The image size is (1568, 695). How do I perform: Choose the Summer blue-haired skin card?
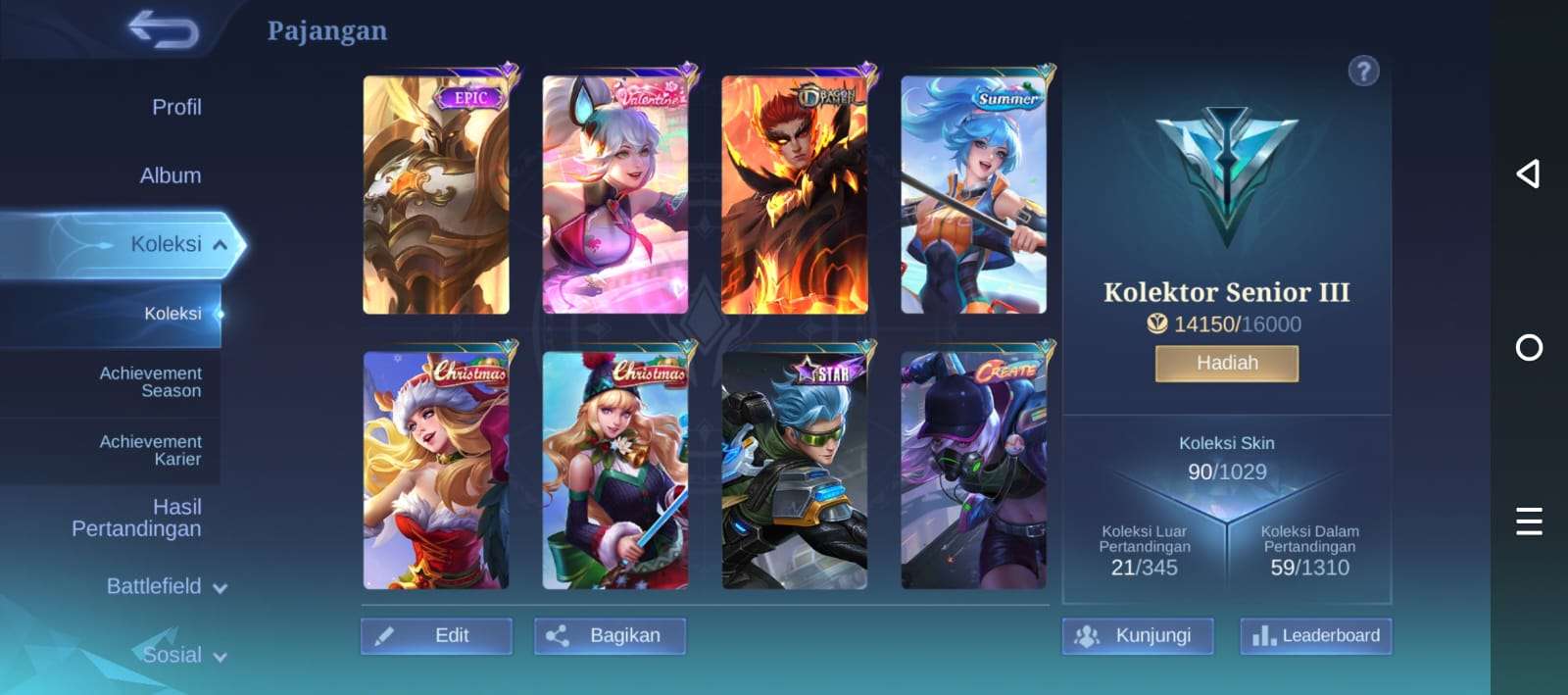click(x=973, y=195)
